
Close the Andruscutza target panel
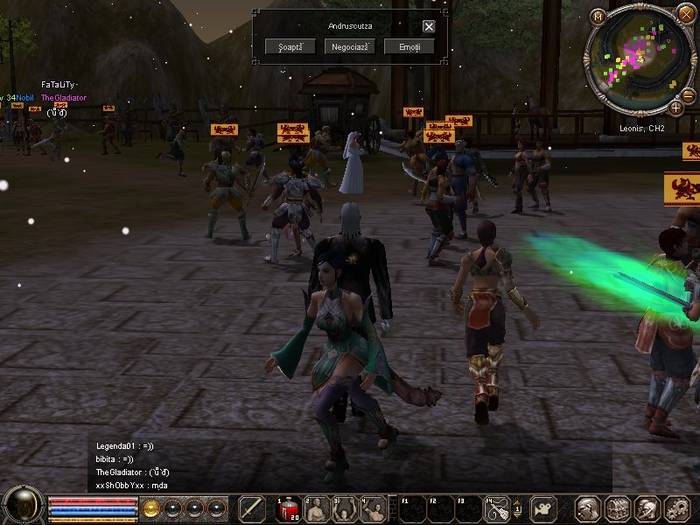[429, 27]
